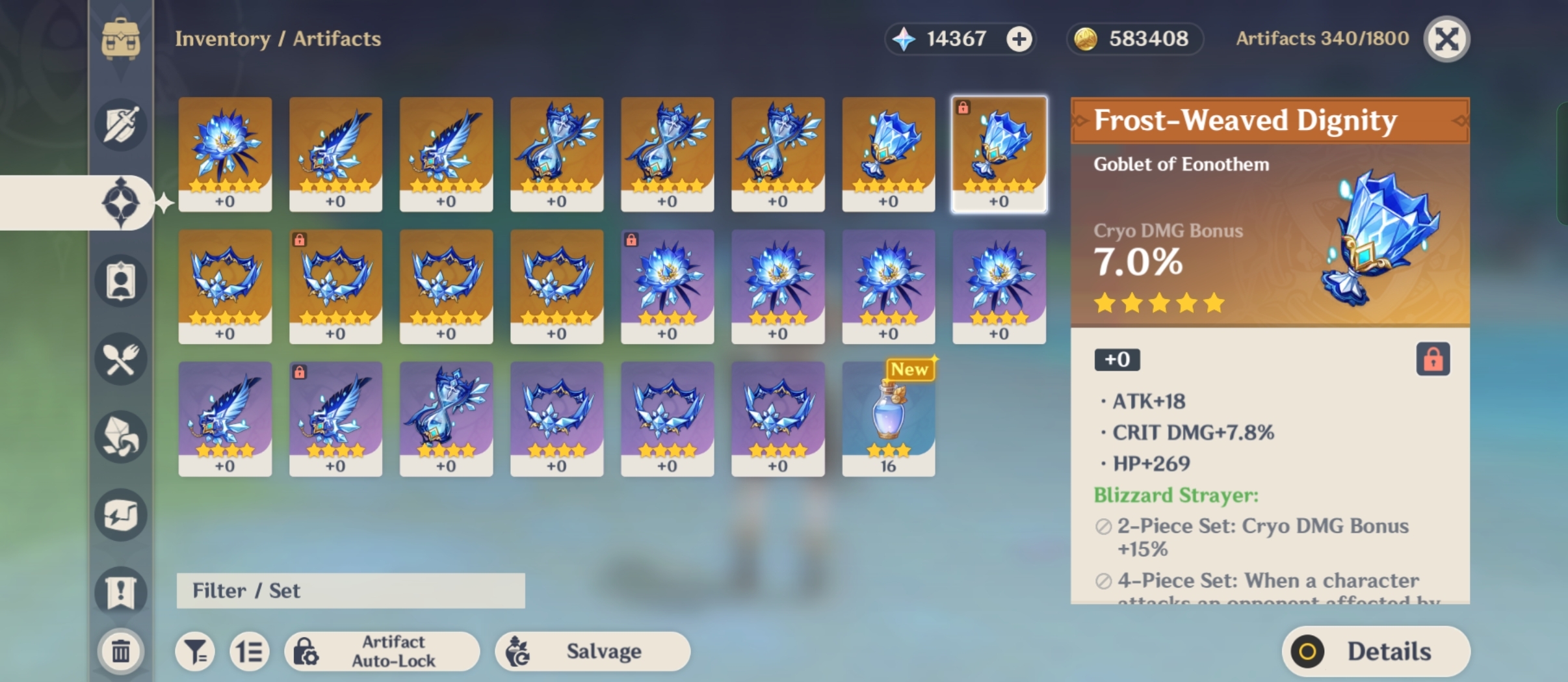Toggle the lock on Frost-Weaved Dignity

pos(1434,359)
